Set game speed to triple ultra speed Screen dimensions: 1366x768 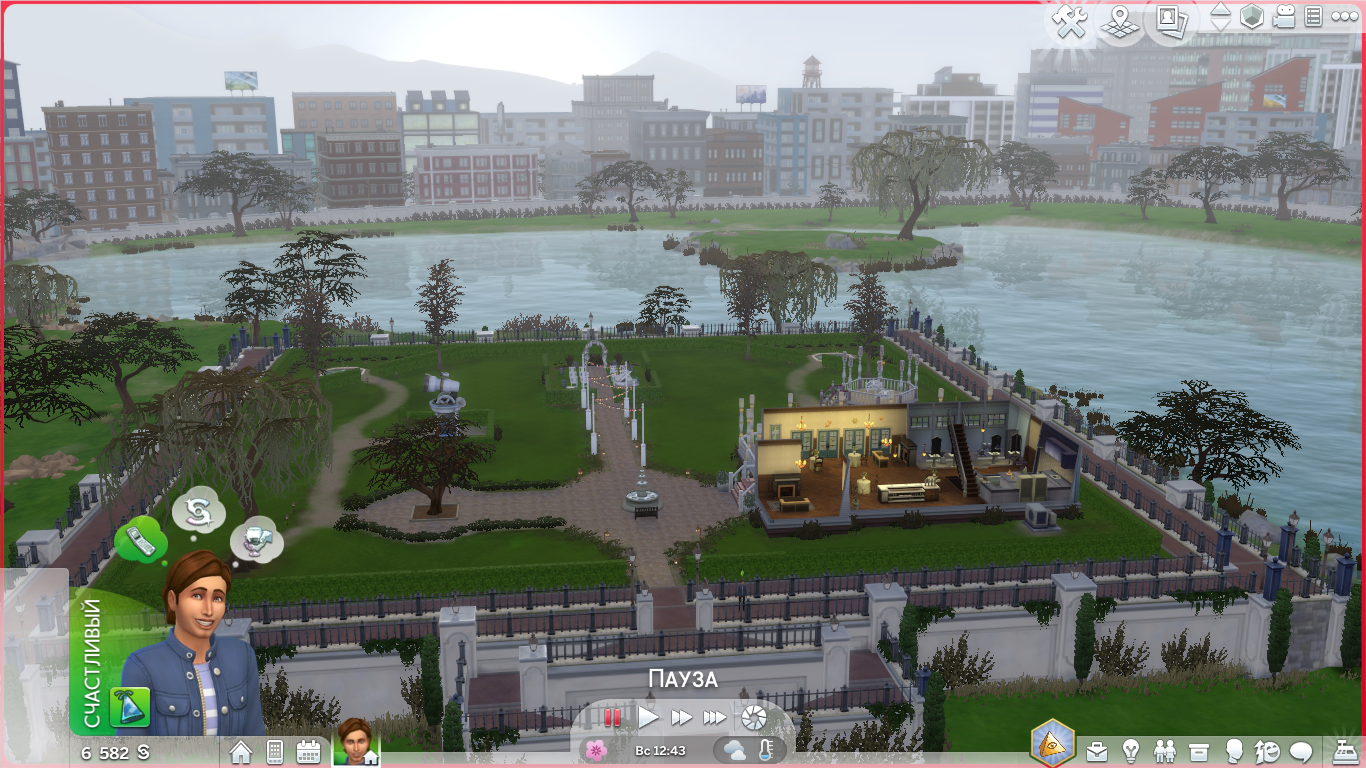pos(714,717)
